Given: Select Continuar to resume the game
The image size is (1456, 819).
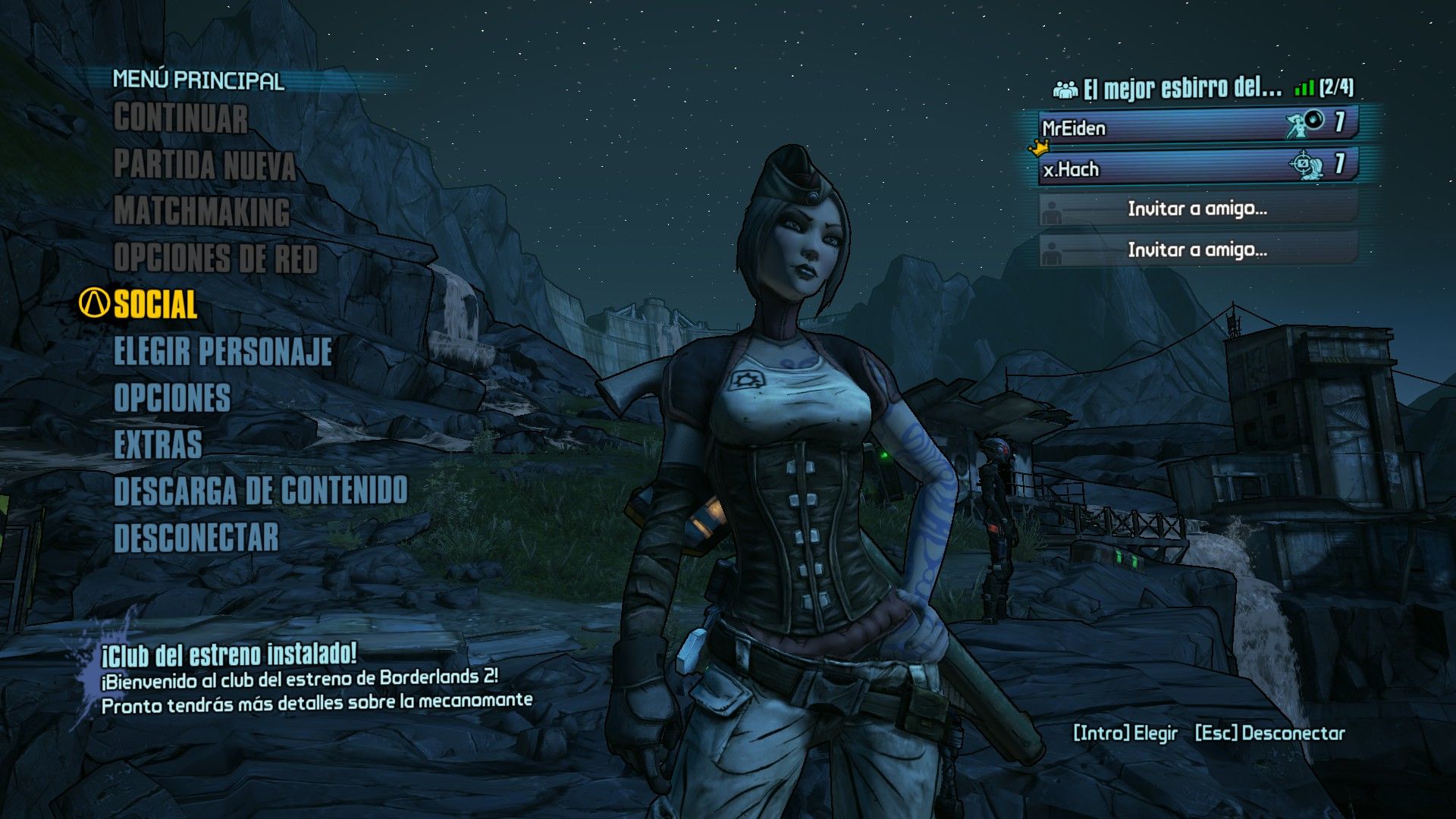Looking at the screenshot, I should [x=180, y=119].
